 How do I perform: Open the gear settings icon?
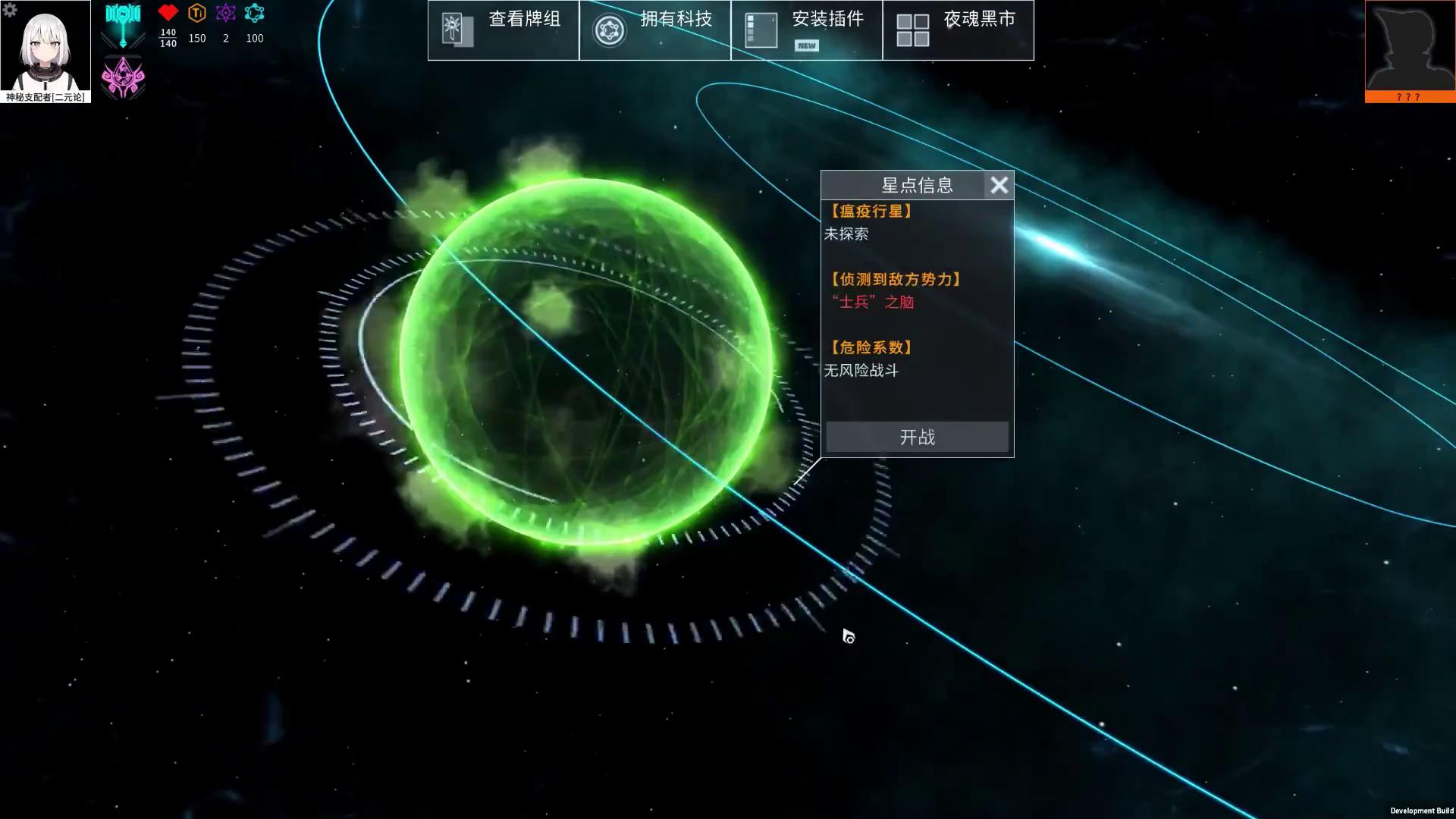[10, 9]
